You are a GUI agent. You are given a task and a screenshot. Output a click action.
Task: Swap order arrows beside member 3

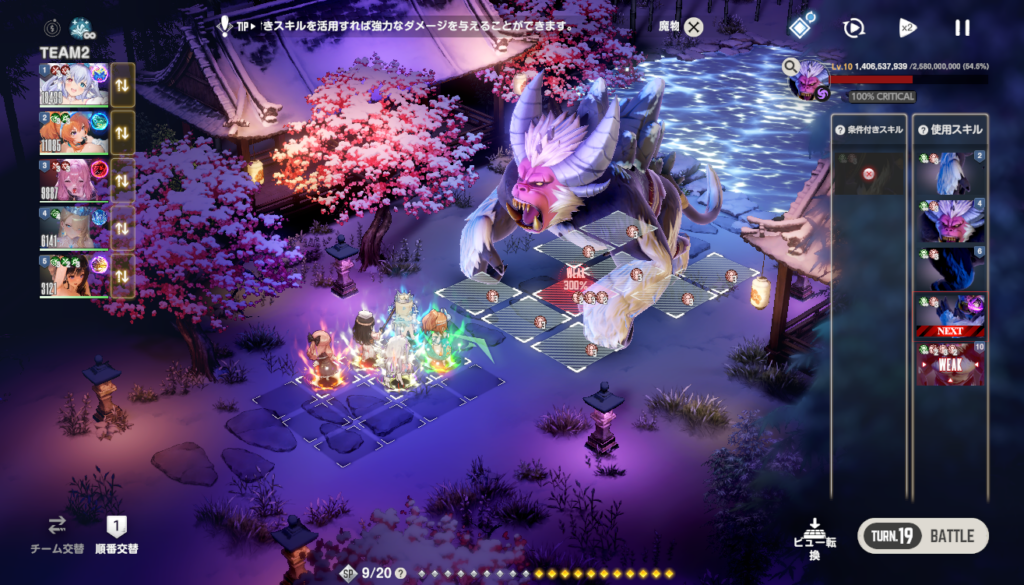tap(122, 180)
